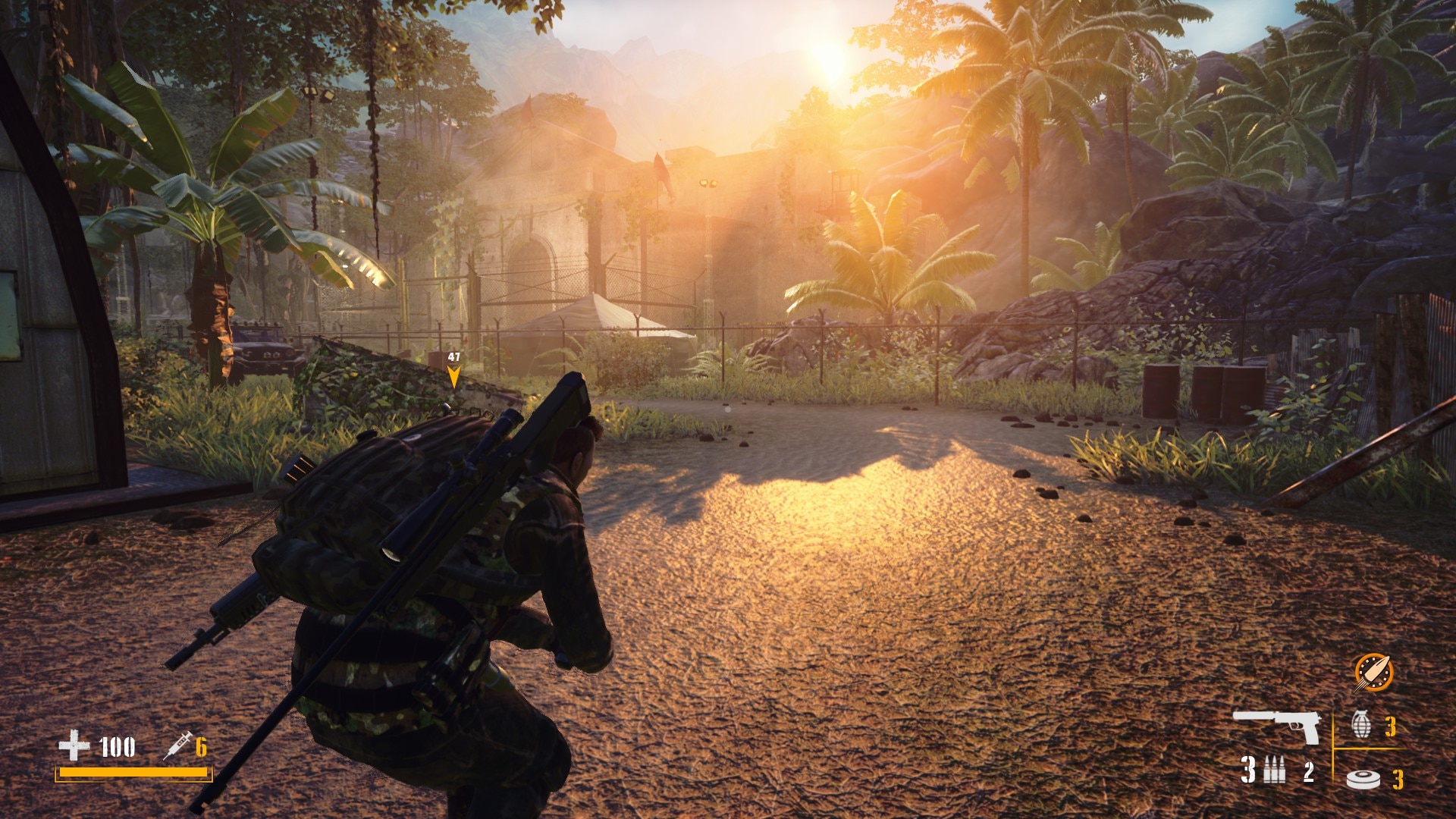Click the orange bullet ammo-type icon
Viewport: 1456px width, 819px height.
(x=1373, y=672)
